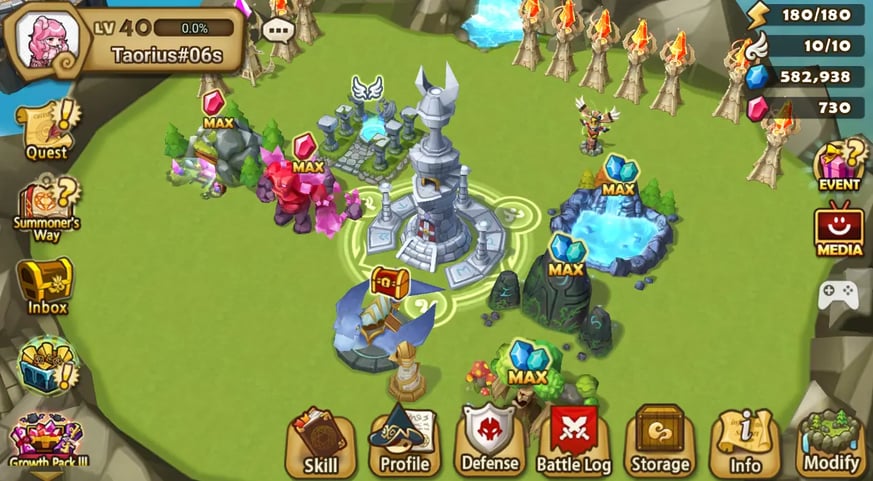Show the Battle Log

tap(574, 441)
